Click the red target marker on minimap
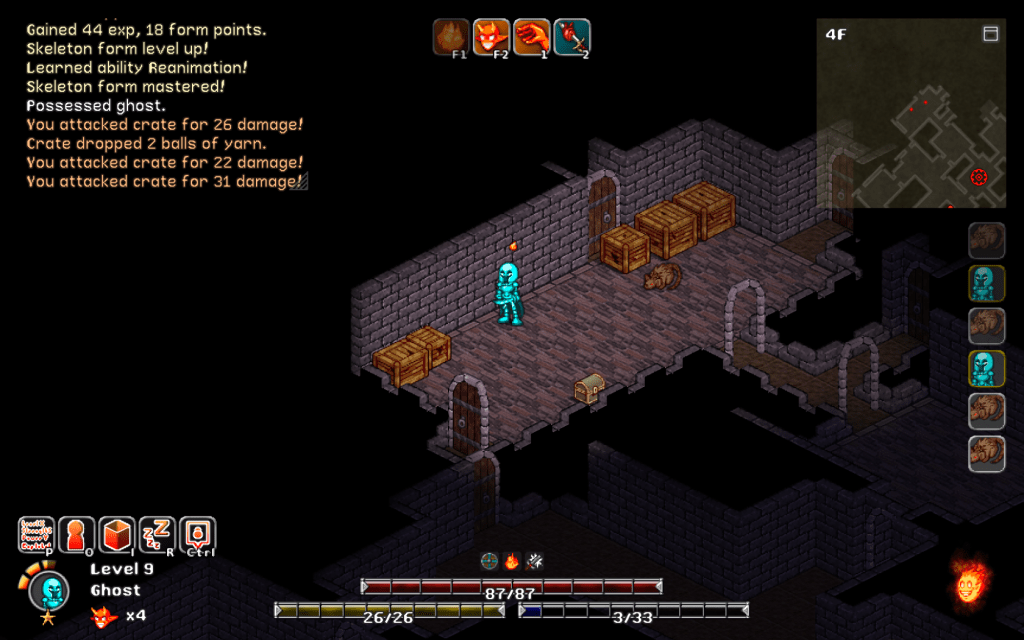The width and height of the screenshot is (1024, 640). (979, 177)
